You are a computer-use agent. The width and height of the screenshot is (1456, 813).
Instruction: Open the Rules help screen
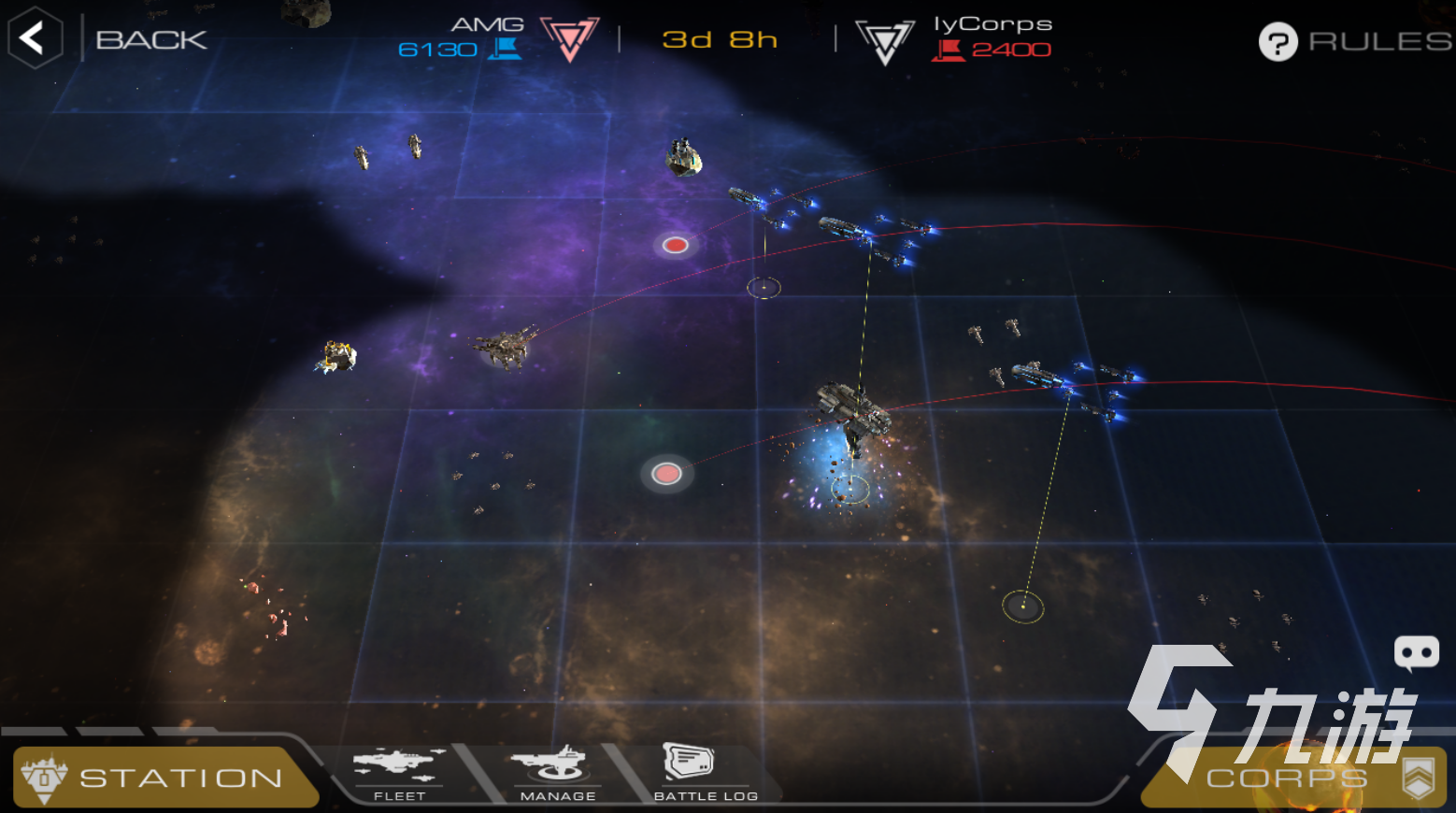coord(1354,41)
